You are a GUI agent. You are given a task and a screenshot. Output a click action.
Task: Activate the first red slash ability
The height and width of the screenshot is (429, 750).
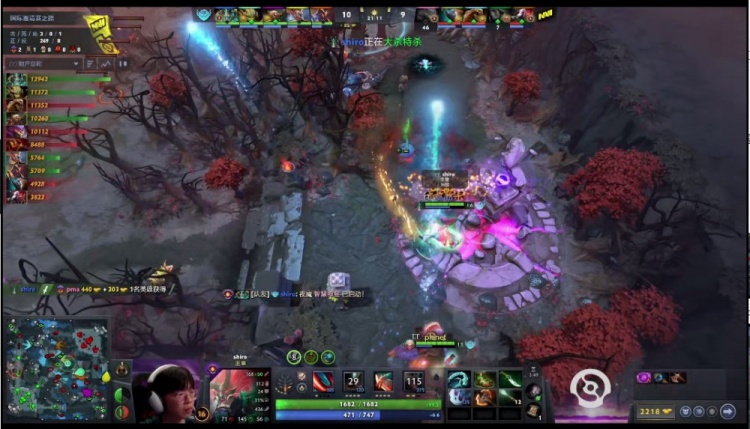tap(324, 381)
